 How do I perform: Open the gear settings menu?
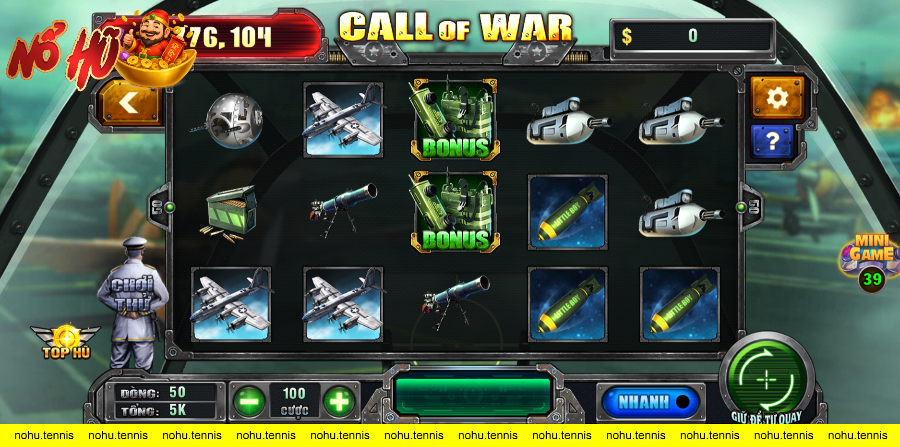777,96
